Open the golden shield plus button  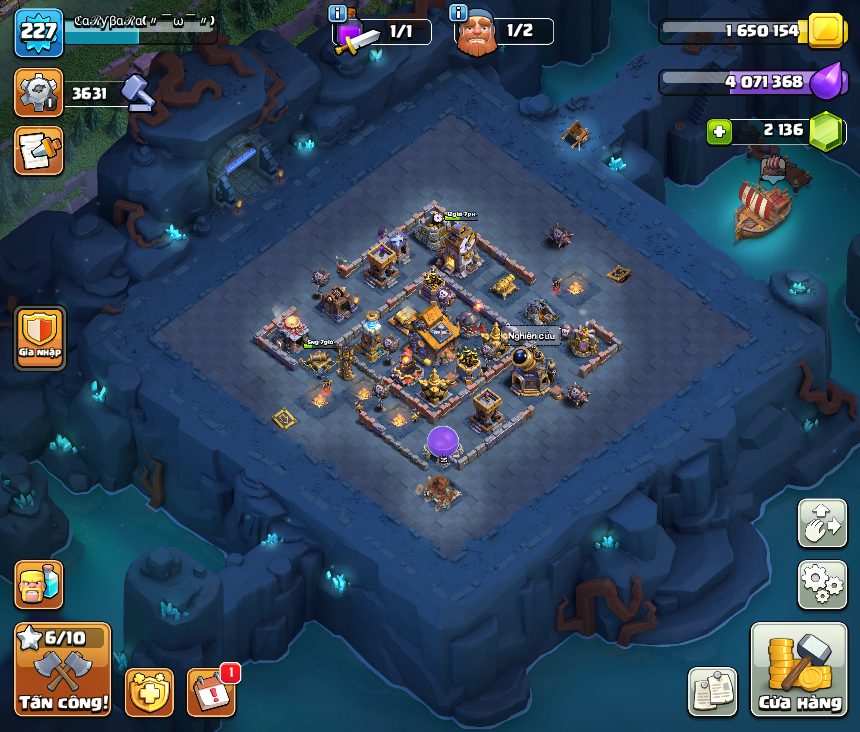click(149, 692)
